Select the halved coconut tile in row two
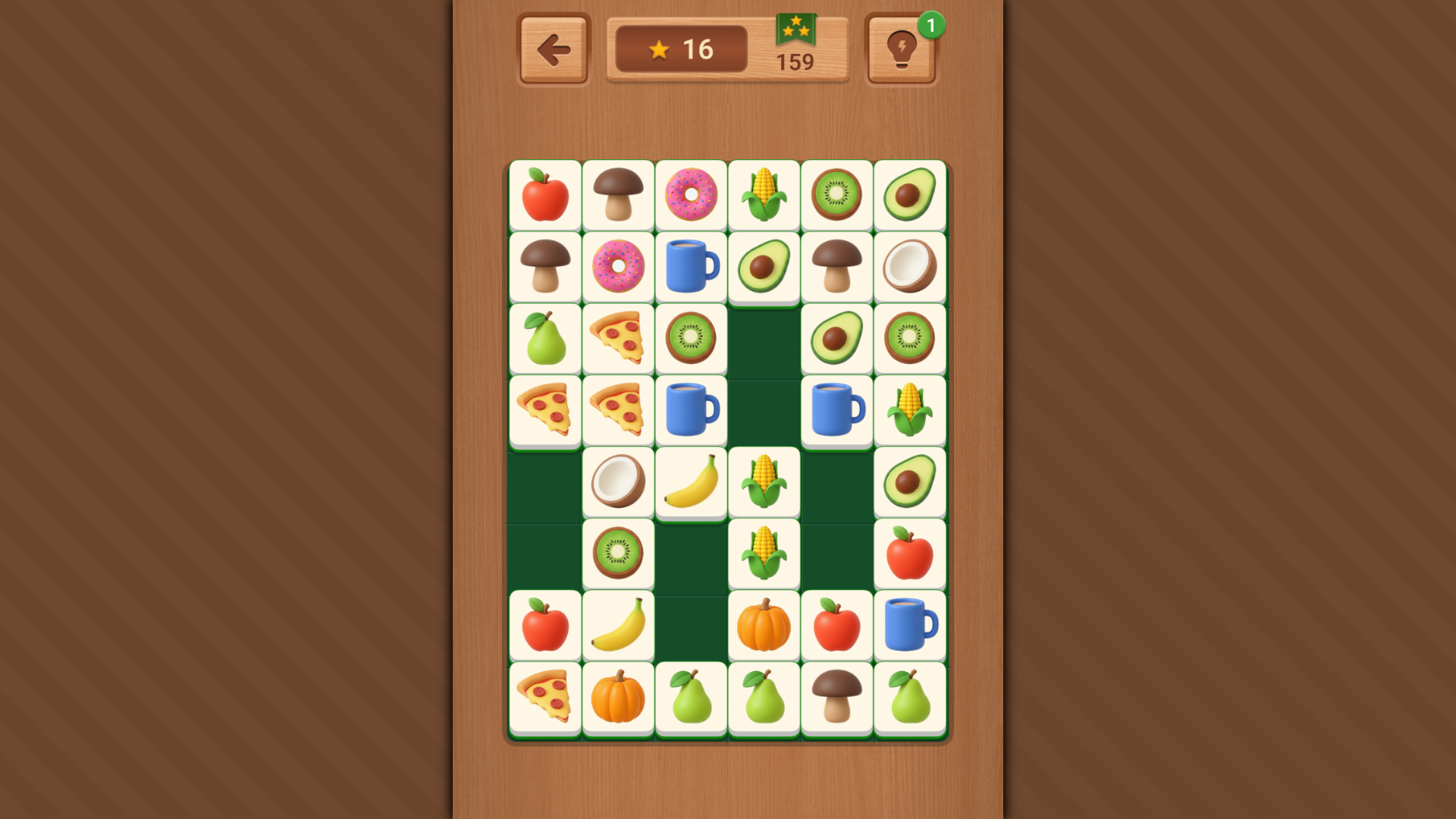This screenshot has width=1456, height=819. tap(909, 267)
